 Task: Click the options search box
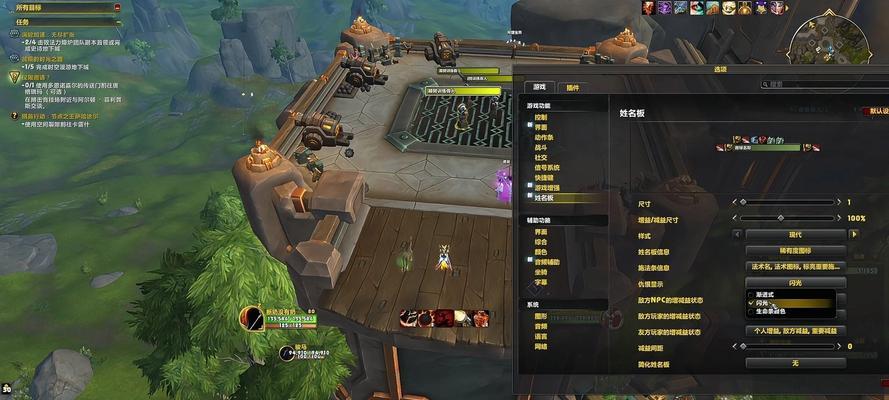pyautogui.click(x=812, y=86)
